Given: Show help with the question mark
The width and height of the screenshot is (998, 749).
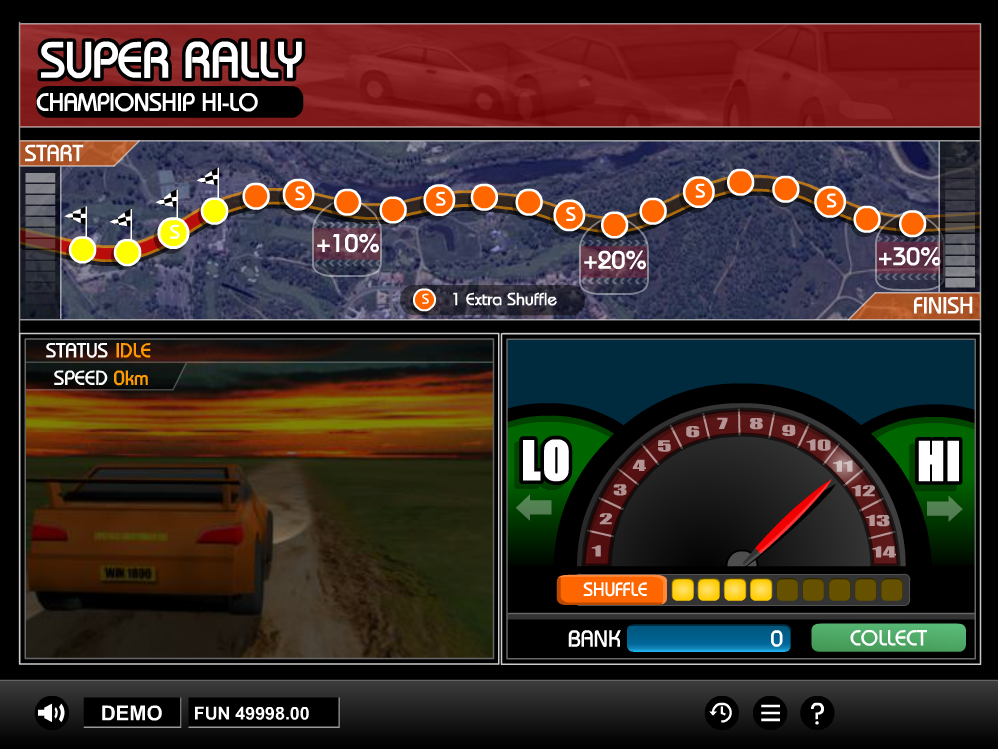Looking at the screenshot, I should 817,713.
